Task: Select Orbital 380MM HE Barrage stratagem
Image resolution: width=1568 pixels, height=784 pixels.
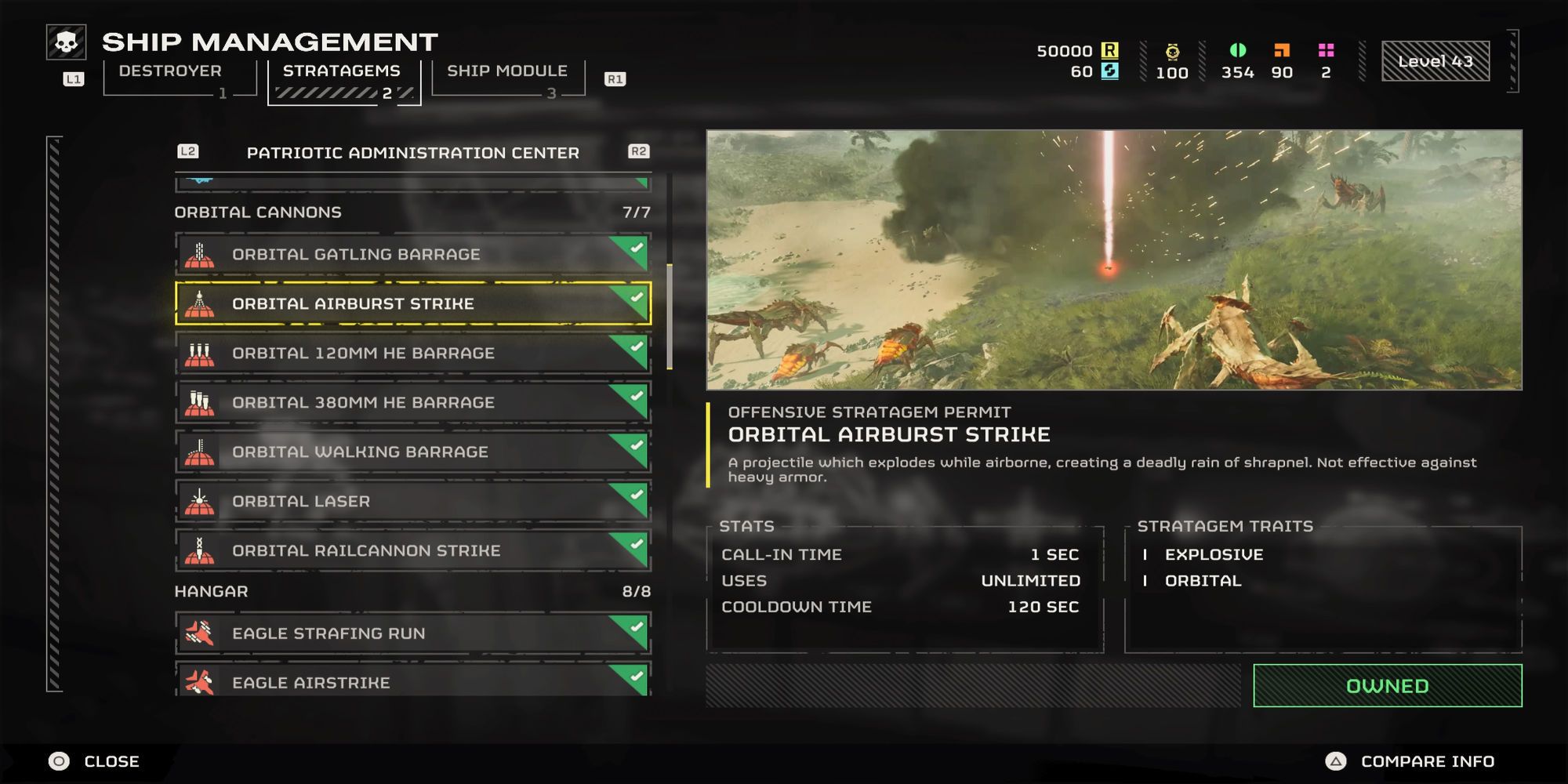Action: (x=412, y=402)
